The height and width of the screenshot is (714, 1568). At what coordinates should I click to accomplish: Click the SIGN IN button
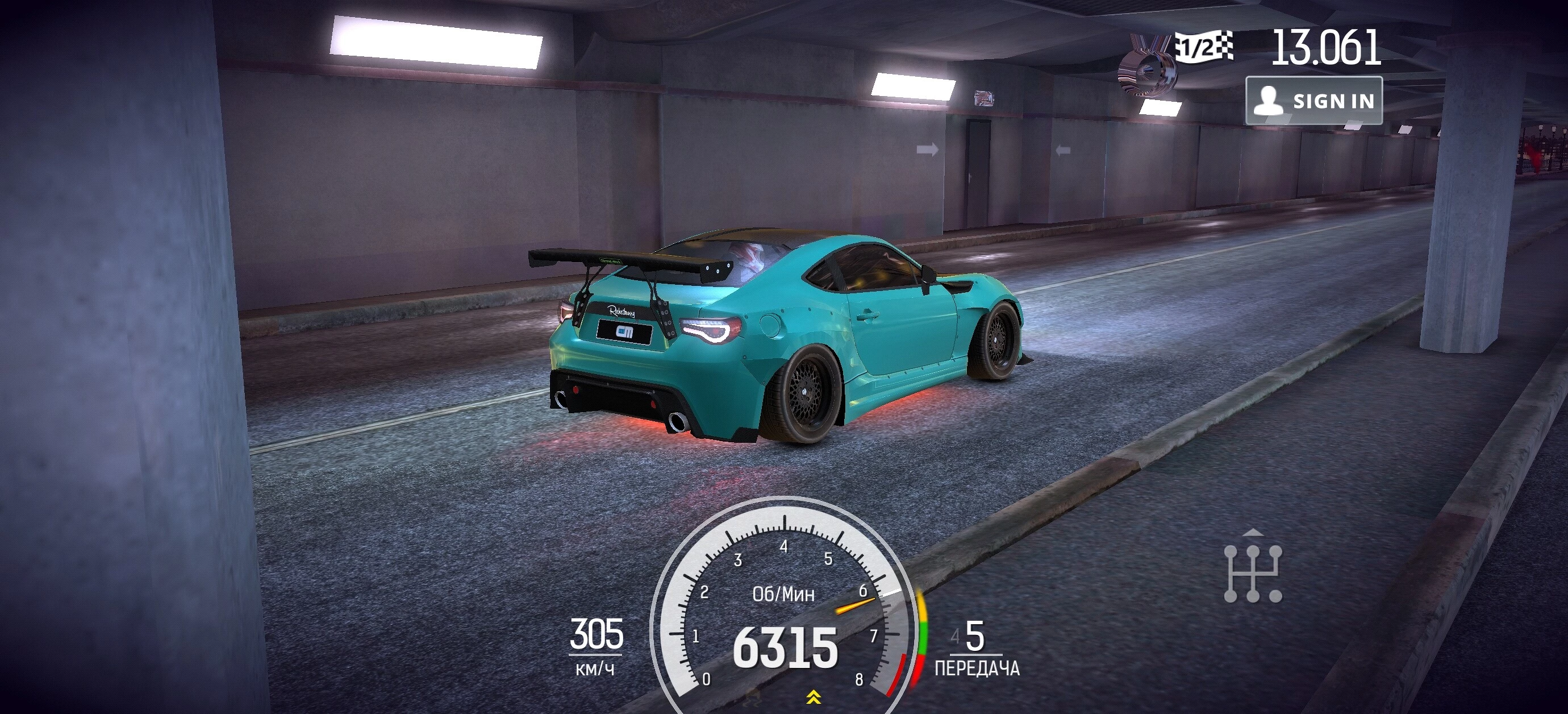pos(1313,101)
